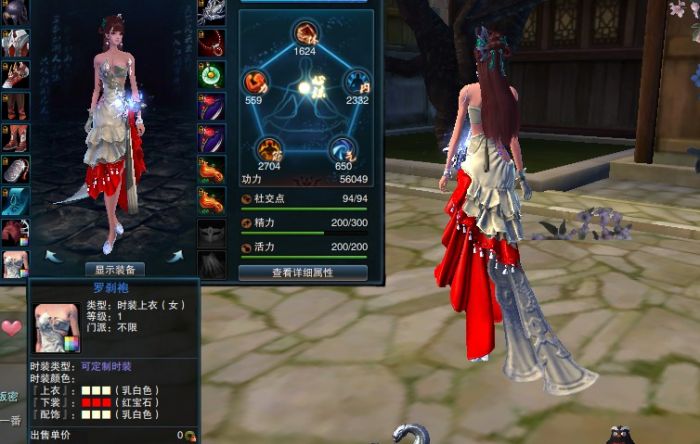Select the silver bracer equipment slot

14,169
